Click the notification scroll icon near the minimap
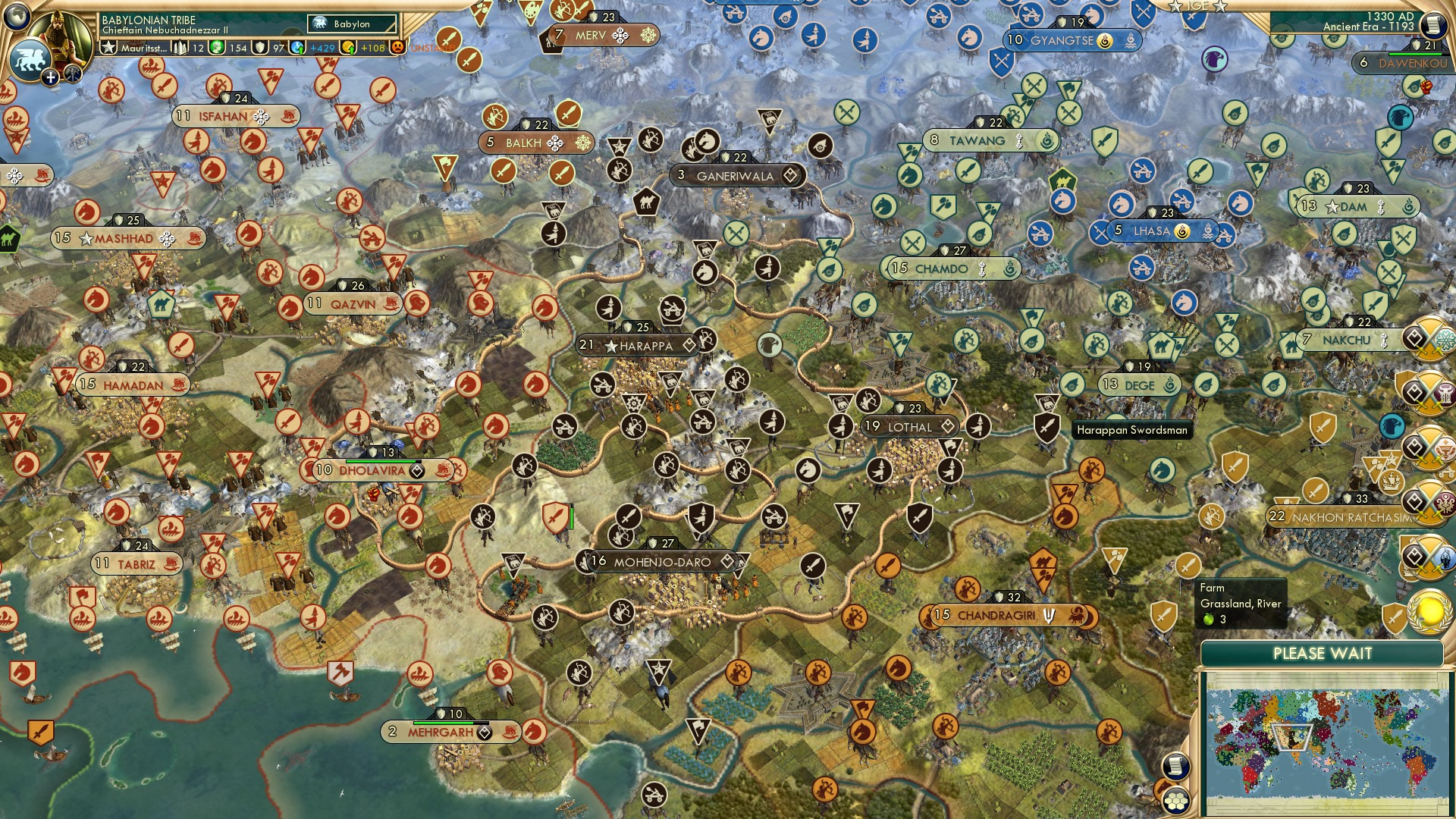This screenshot has width=1456, height=819. (x=1175, y=767)
